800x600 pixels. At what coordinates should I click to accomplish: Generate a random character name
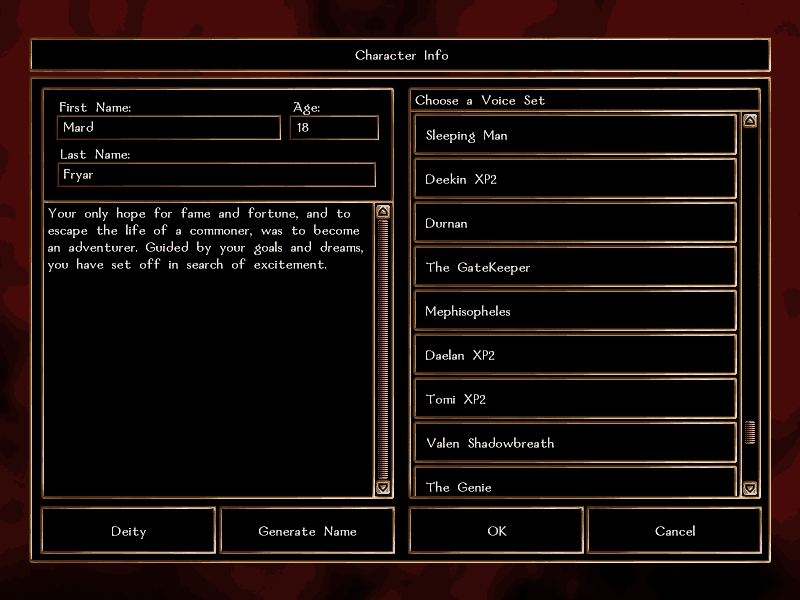pyautogui.click(x=307, y=531)
